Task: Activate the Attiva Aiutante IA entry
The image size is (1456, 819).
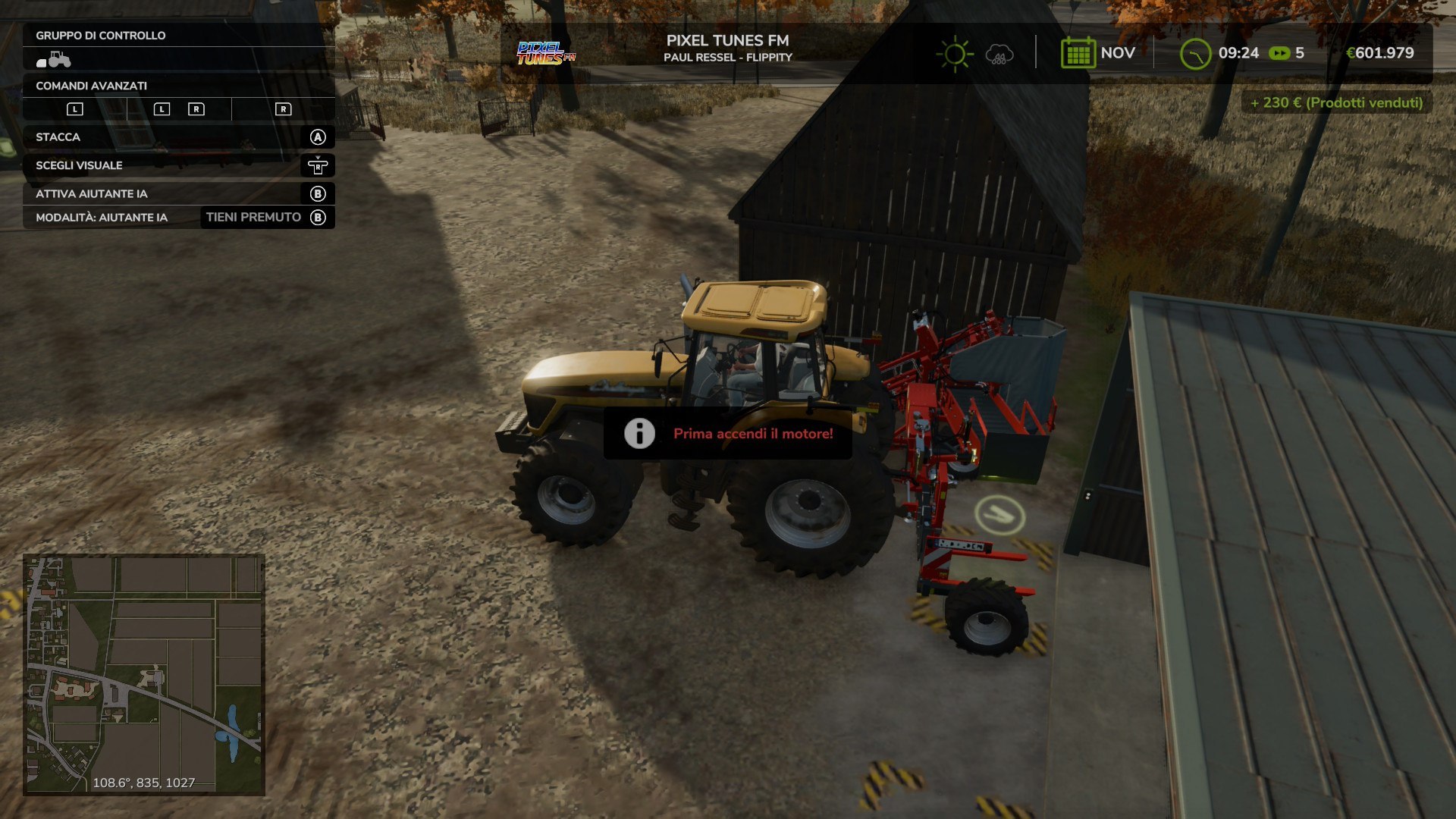Action: pos(179,193)
